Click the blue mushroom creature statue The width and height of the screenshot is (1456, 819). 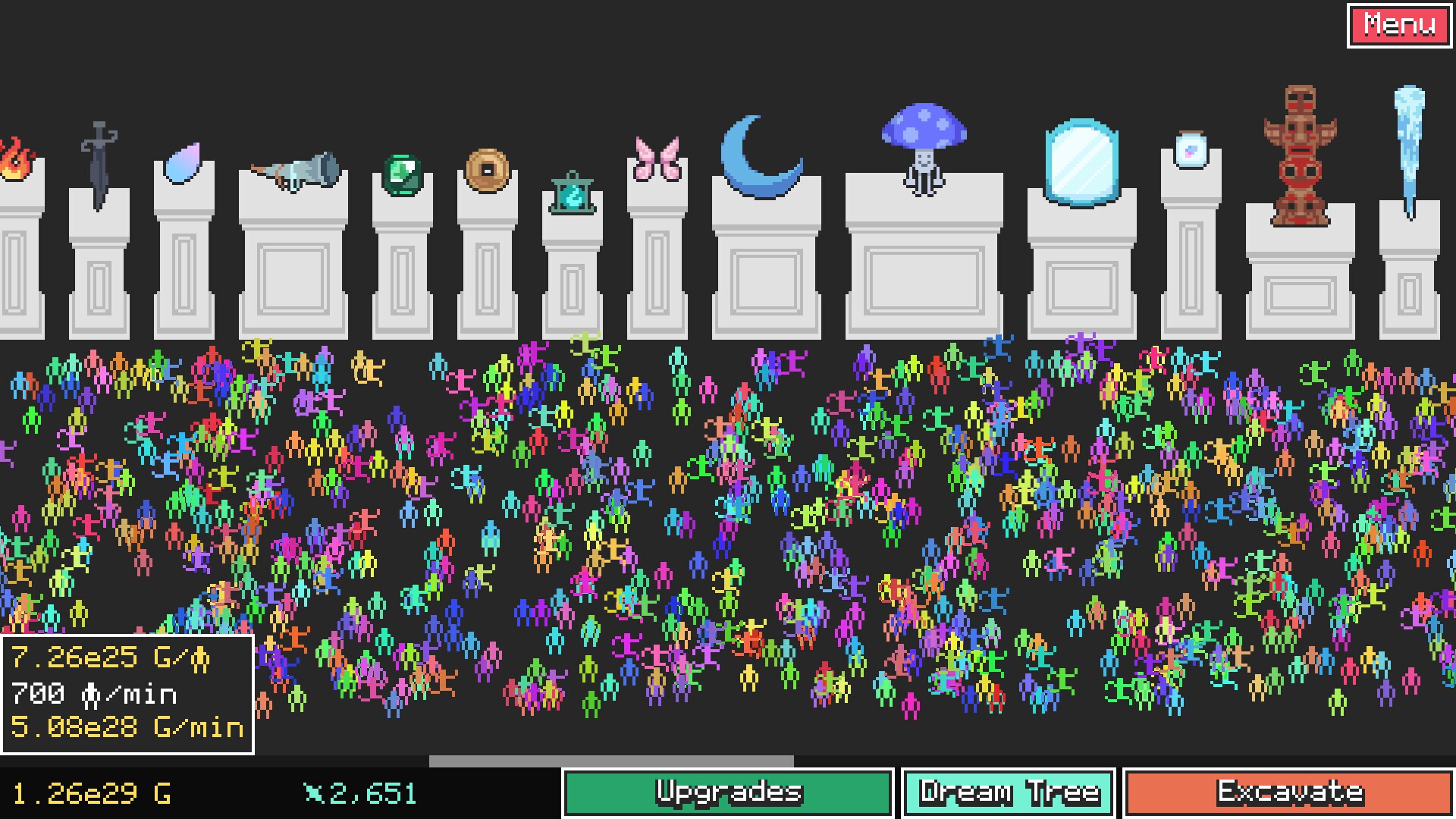pyautogui.click(x=924, y=140)
